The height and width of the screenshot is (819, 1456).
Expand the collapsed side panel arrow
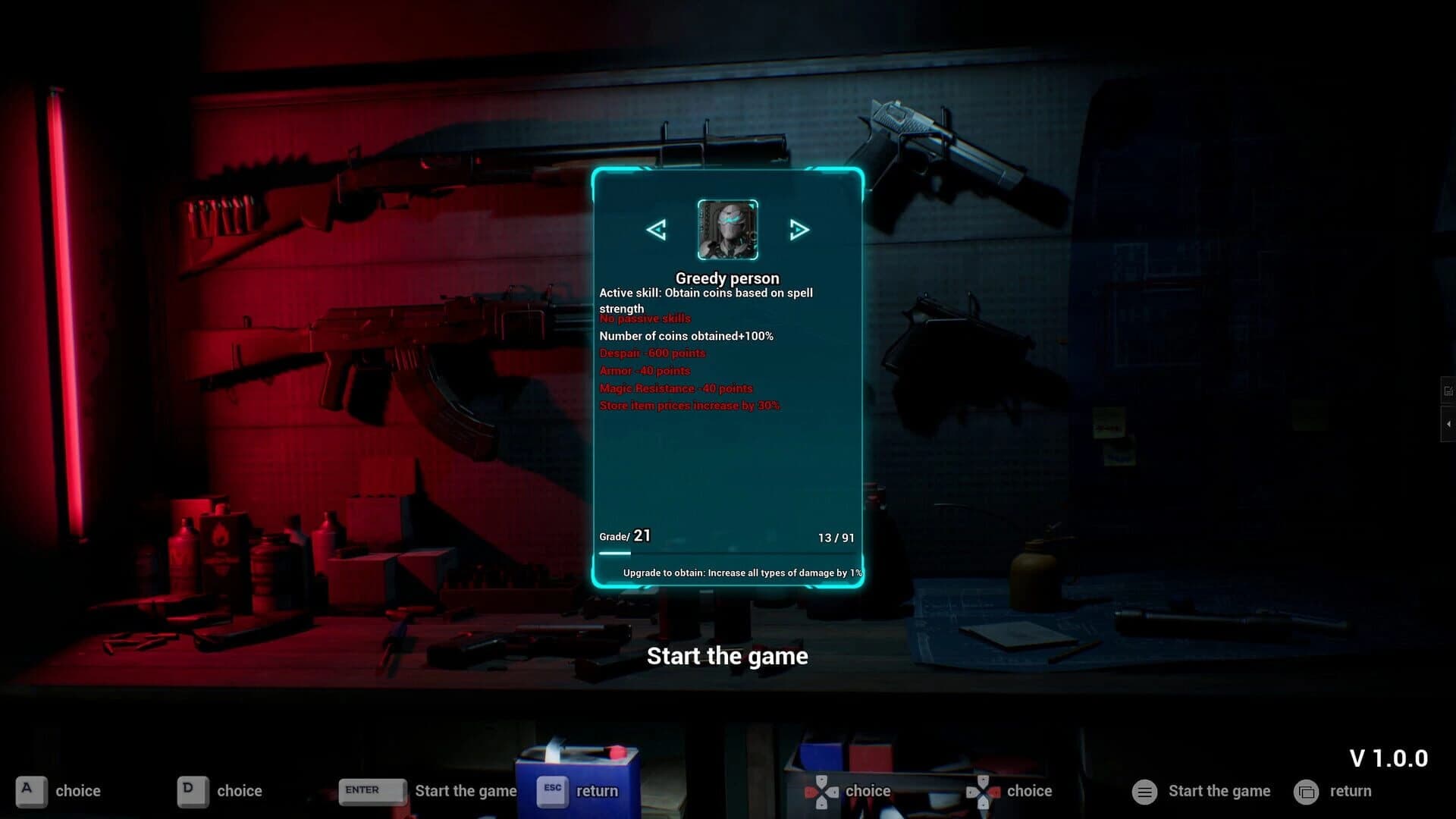click(x=1449, y=423)
